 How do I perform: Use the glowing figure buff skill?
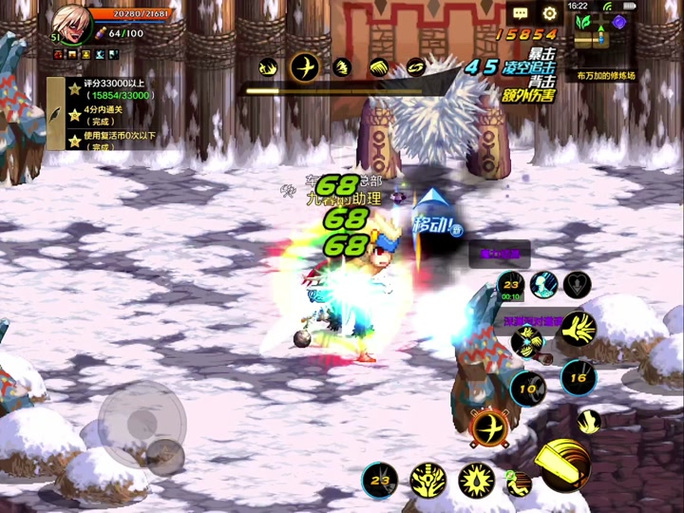click(x=543, y=285)
